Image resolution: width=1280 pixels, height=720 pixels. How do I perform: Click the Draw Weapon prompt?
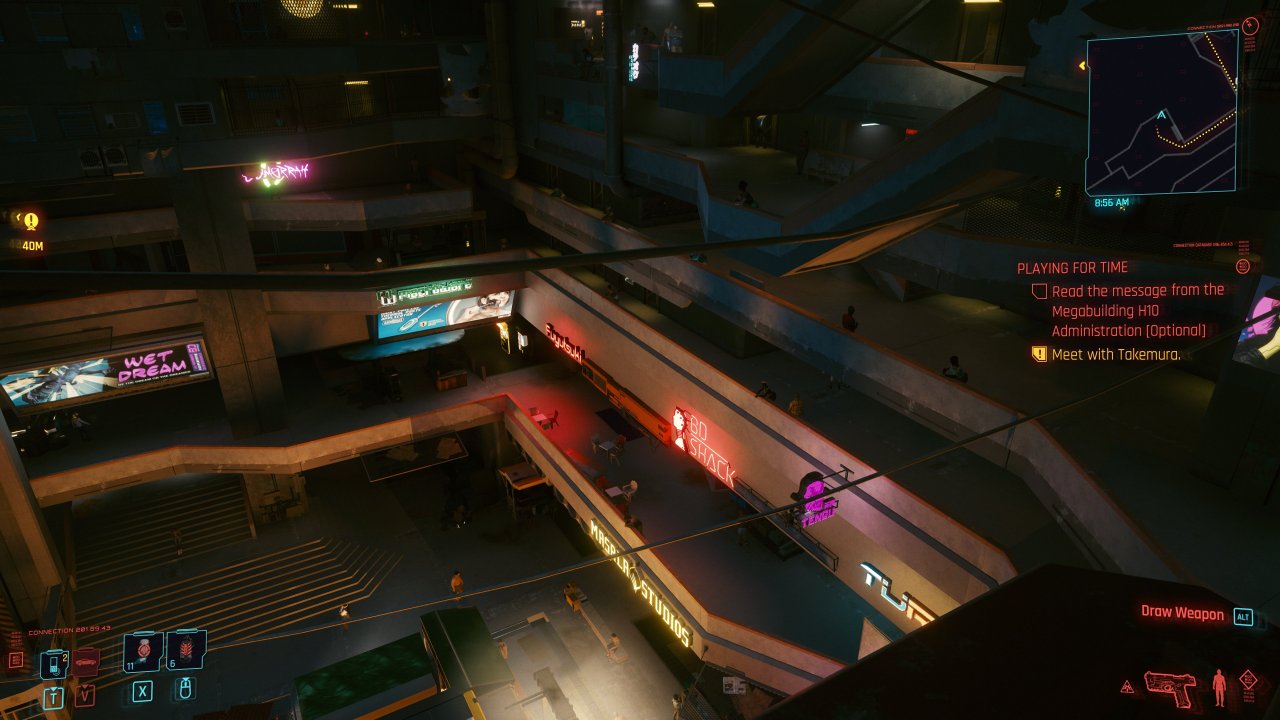[x=1183, y=613]
